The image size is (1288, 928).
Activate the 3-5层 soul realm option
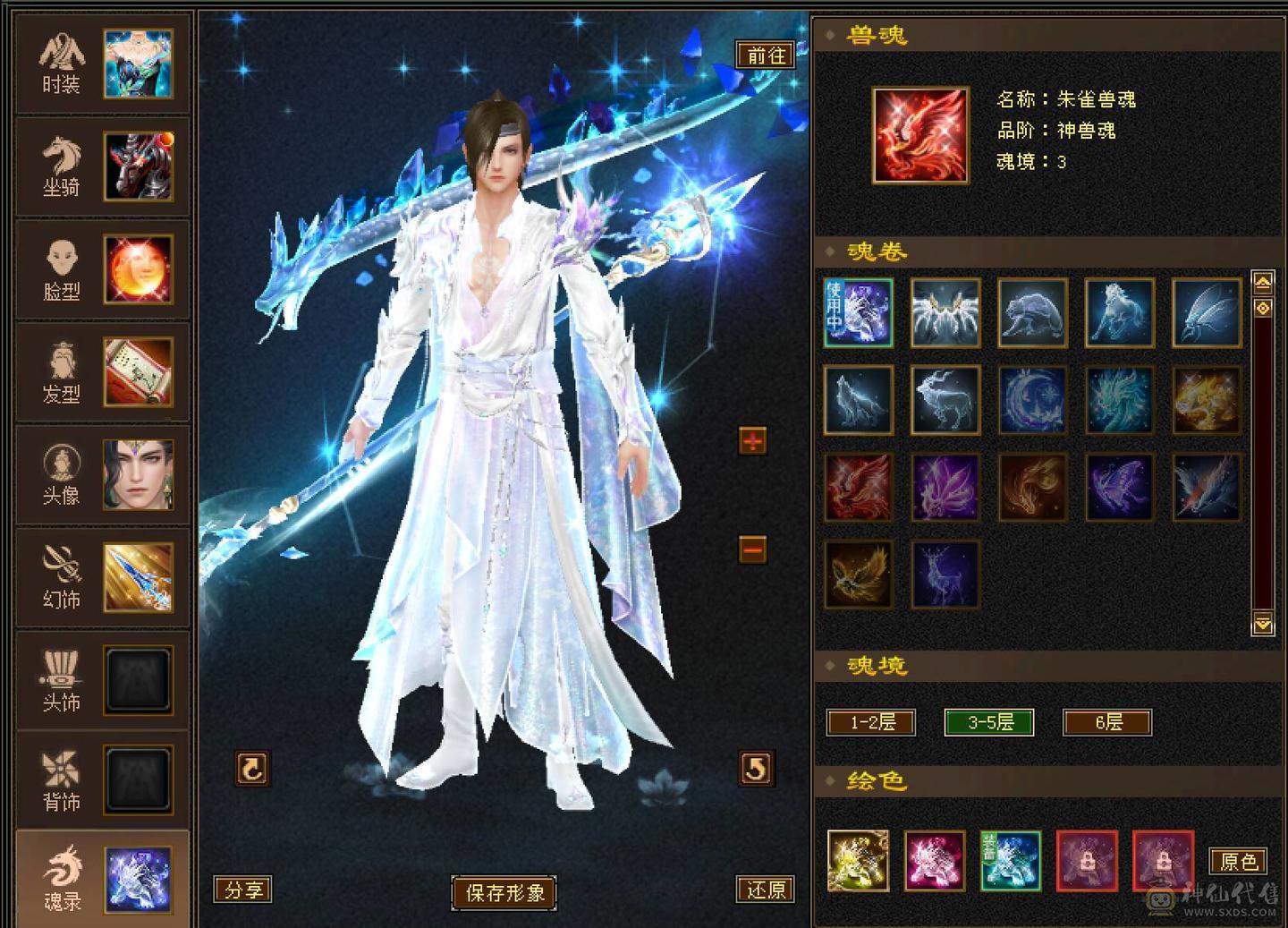pos(989,723)
